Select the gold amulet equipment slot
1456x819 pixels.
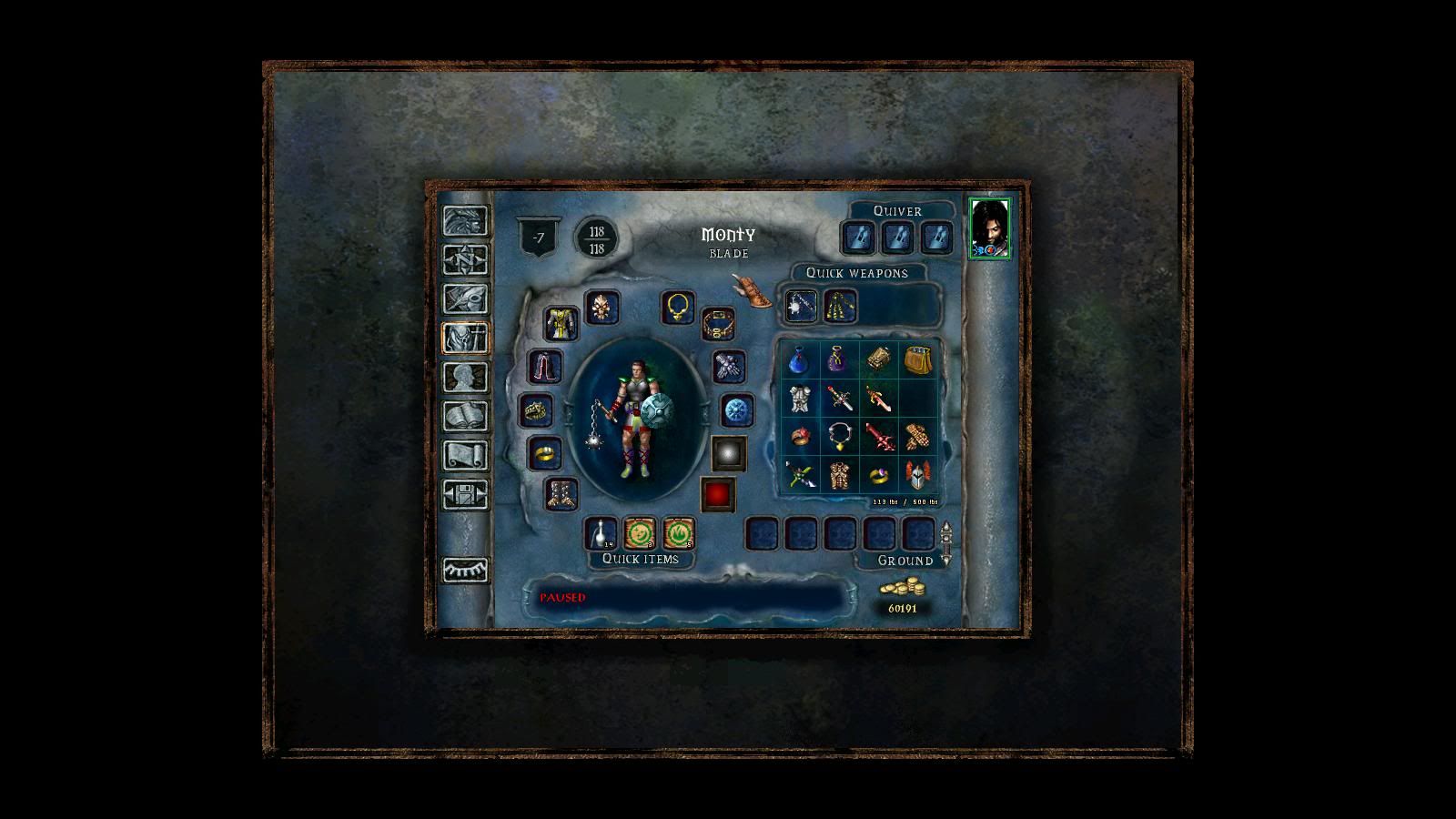pyautogui.click(x=678, y=308)
